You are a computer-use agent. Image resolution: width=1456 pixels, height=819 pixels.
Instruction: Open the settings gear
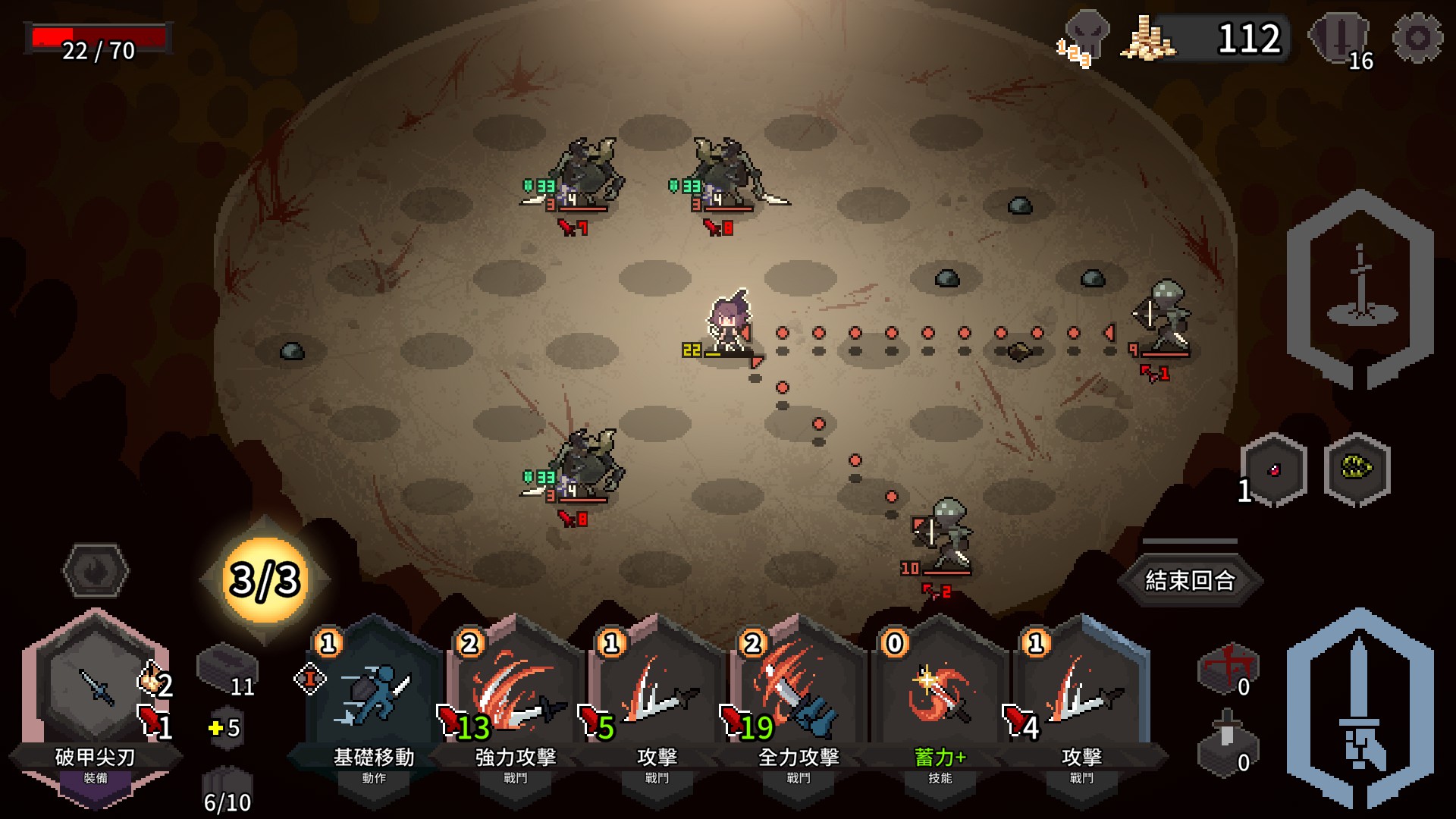coord(1417,38)
